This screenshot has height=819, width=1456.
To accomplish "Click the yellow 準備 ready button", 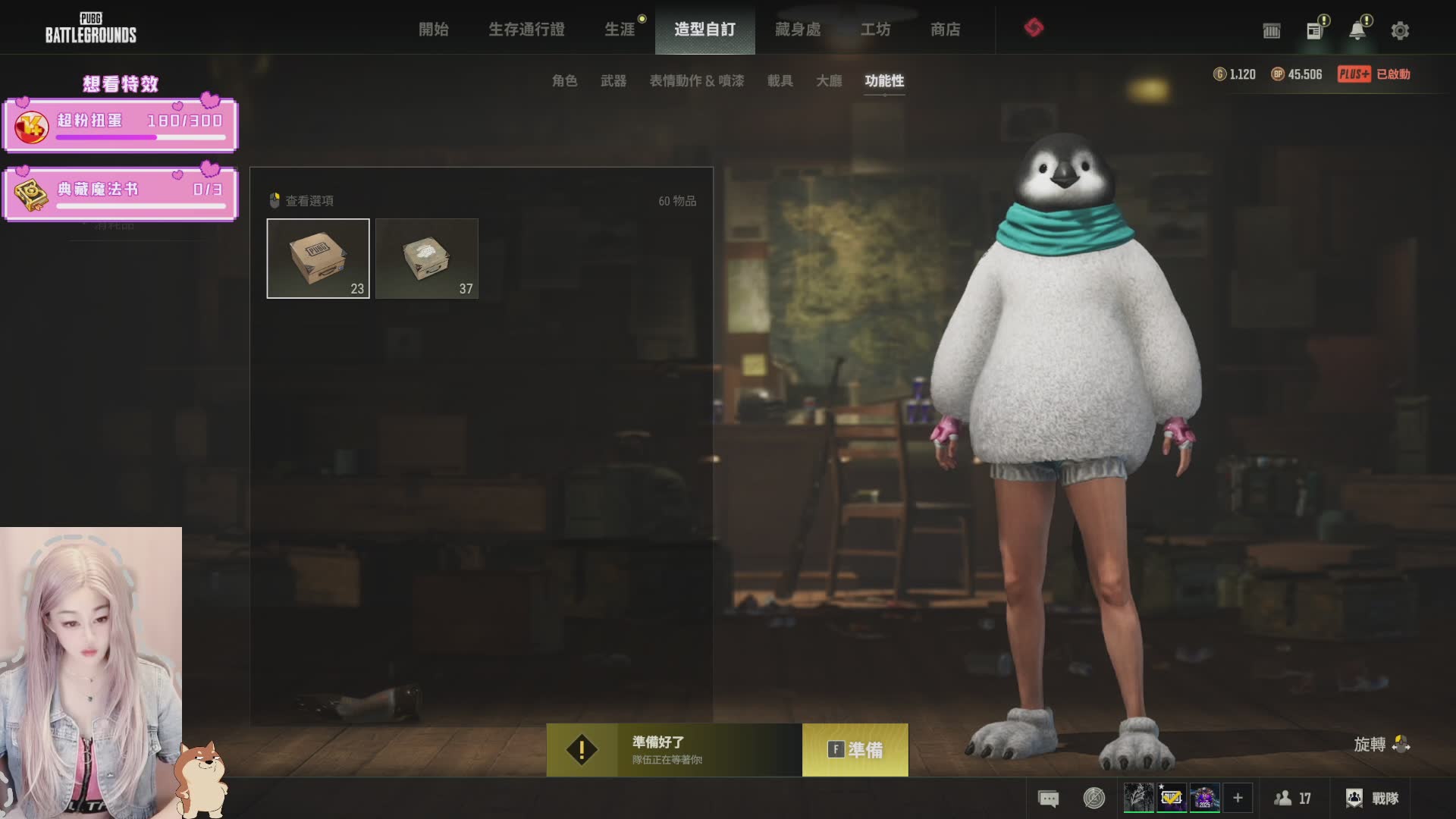I will point(855,750).
